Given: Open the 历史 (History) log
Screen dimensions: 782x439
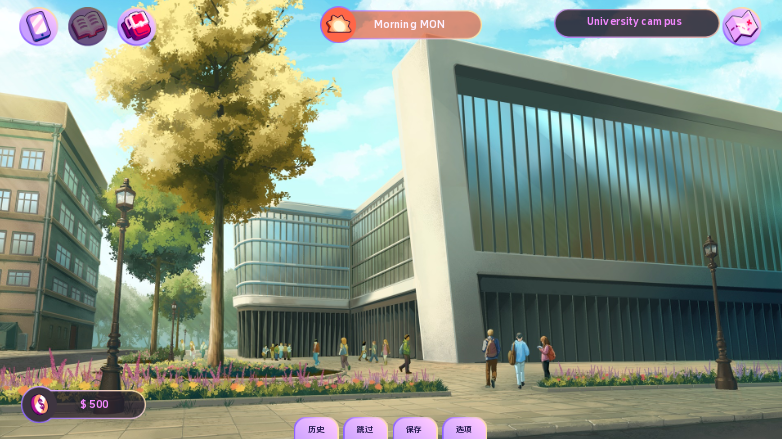Looking at the screenshot, I should click(316, 429).
